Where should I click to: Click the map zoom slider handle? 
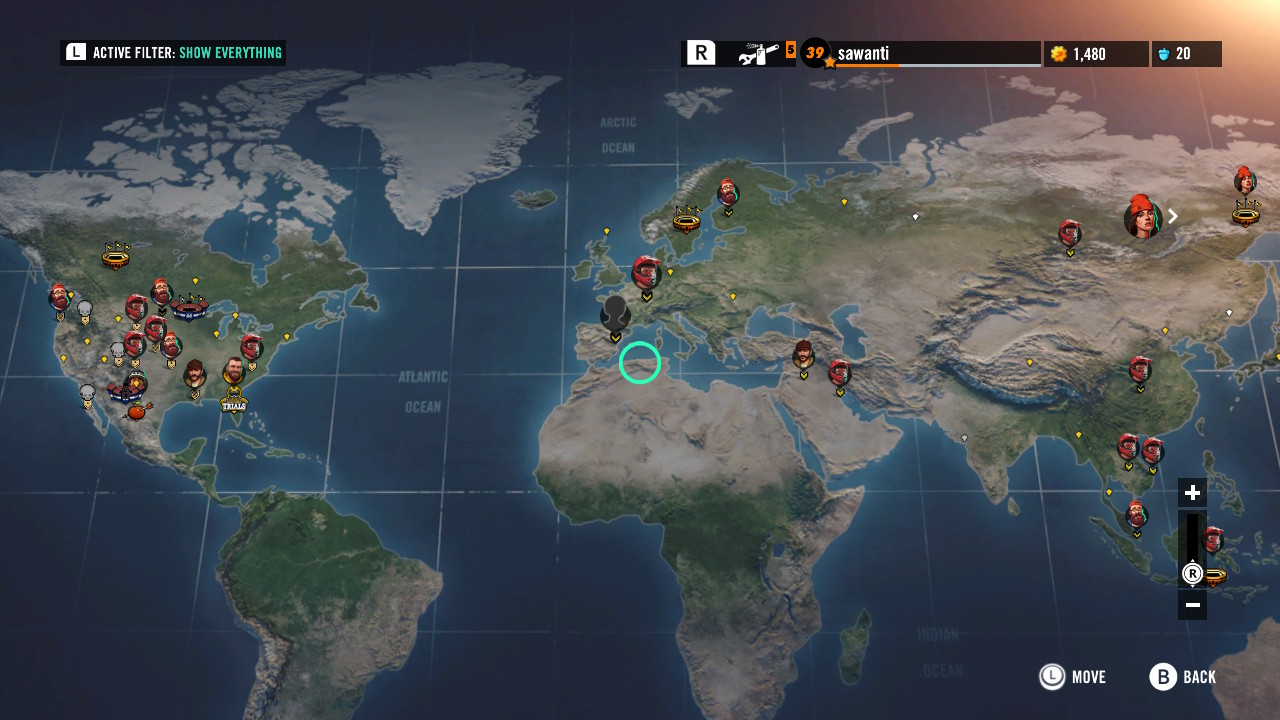tap(1192, 574)
